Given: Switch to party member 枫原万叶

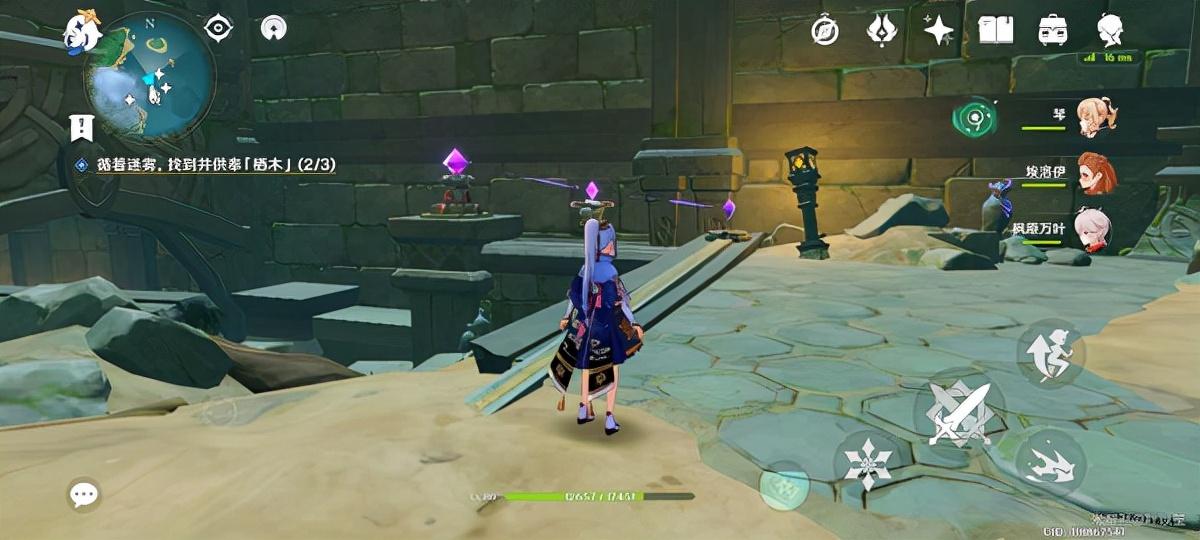Looking at the screenshot, I should [1088, 227].
